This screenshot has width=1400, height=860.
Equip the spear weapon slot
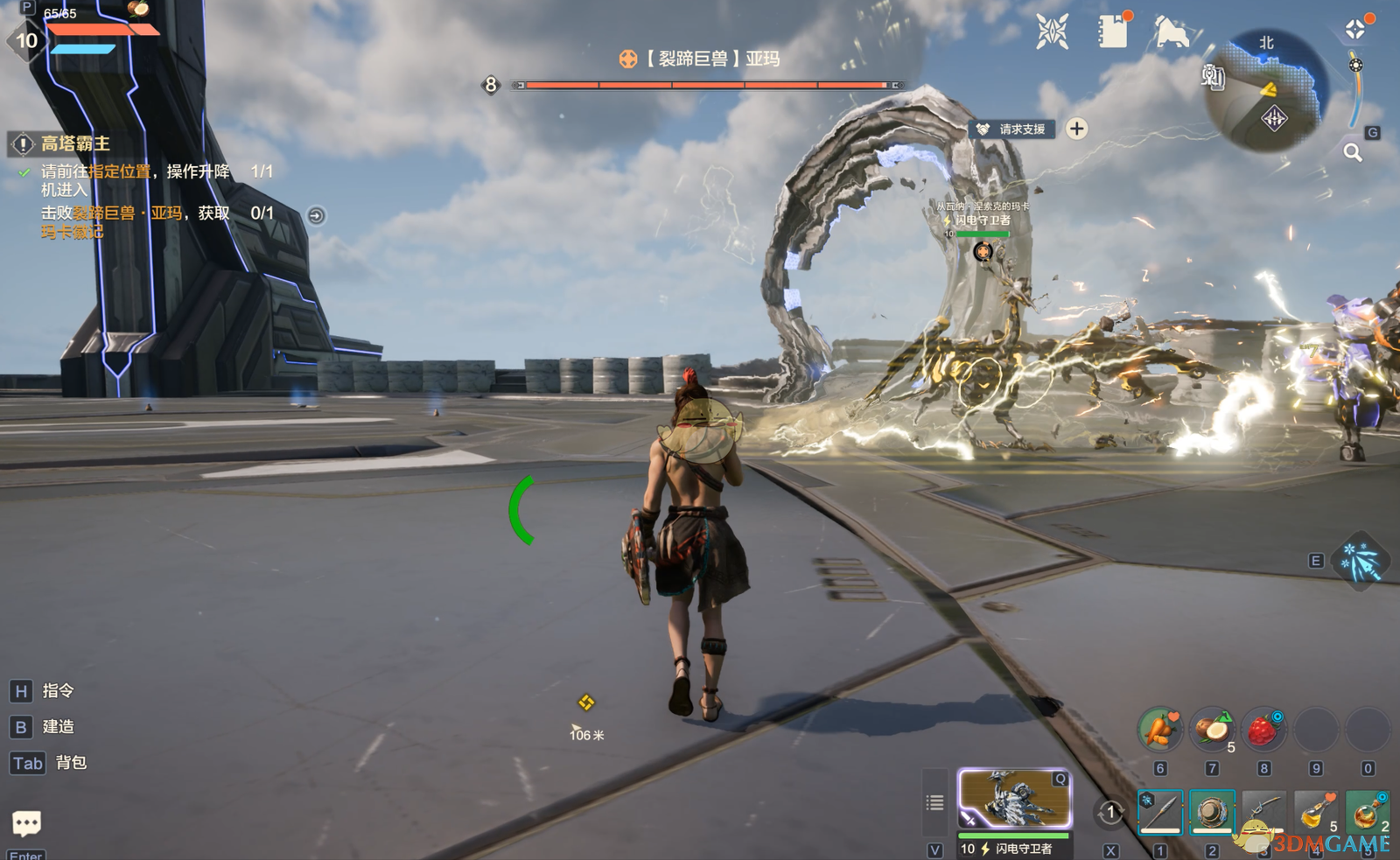[x=1160, y=813]
